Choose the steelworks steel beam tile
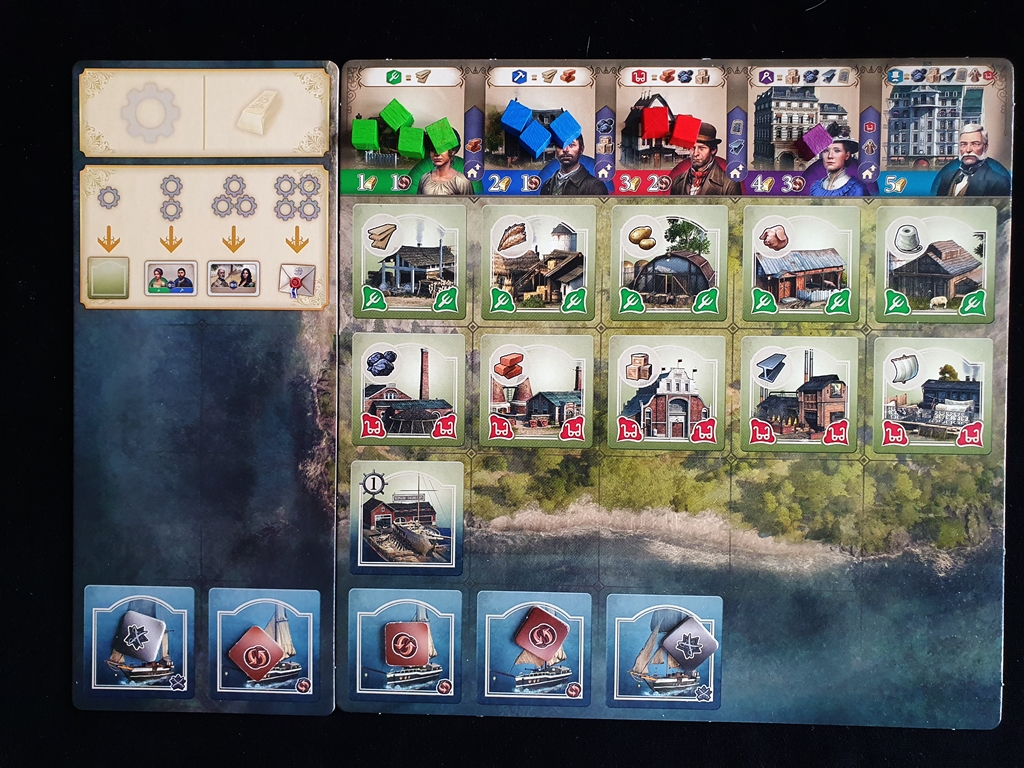This screenshot has width=1024, height=768. (798, 391)
